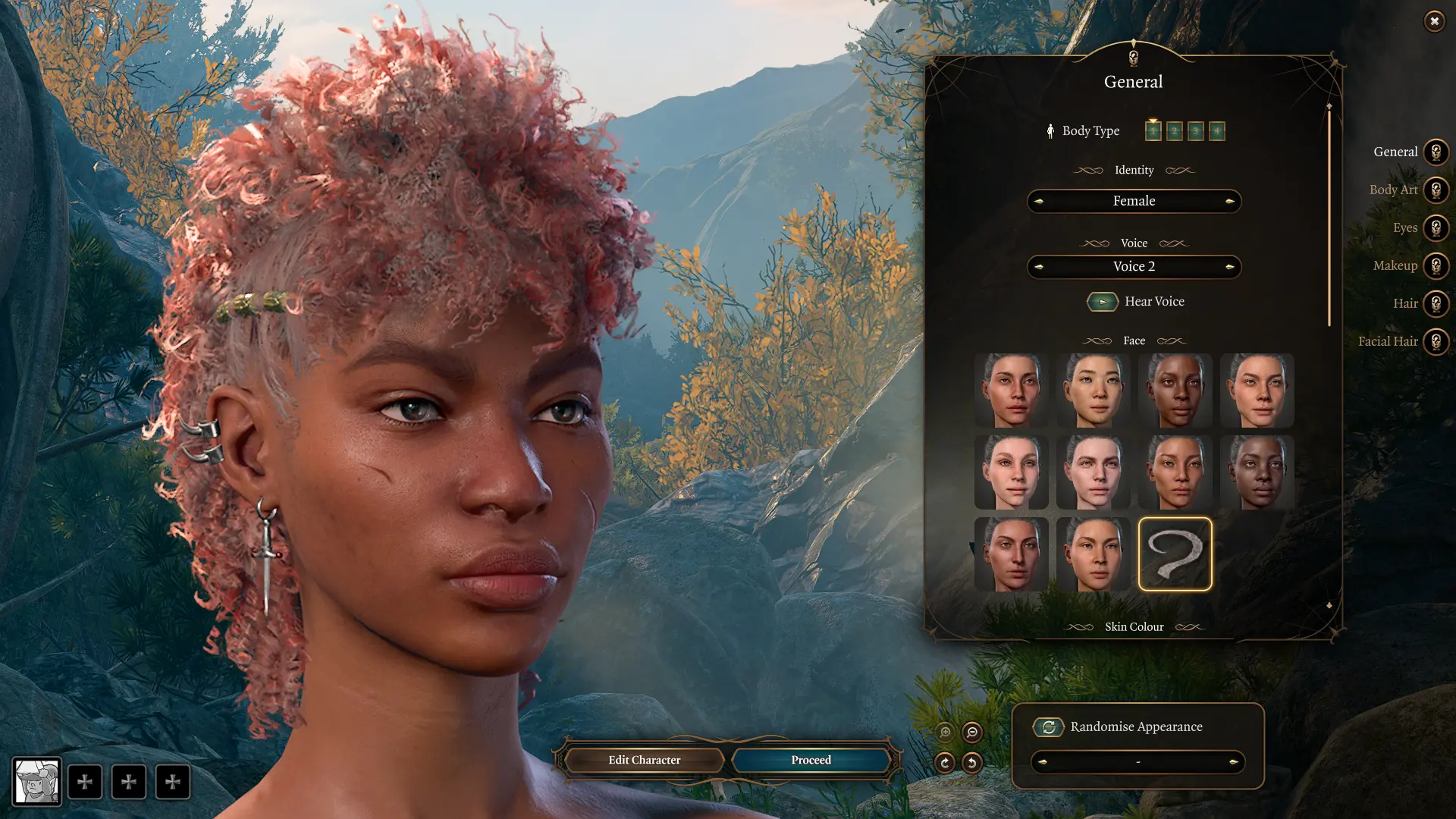1456x819 pixels.
Task: Select the General tab
Action: coord(1436,152)
